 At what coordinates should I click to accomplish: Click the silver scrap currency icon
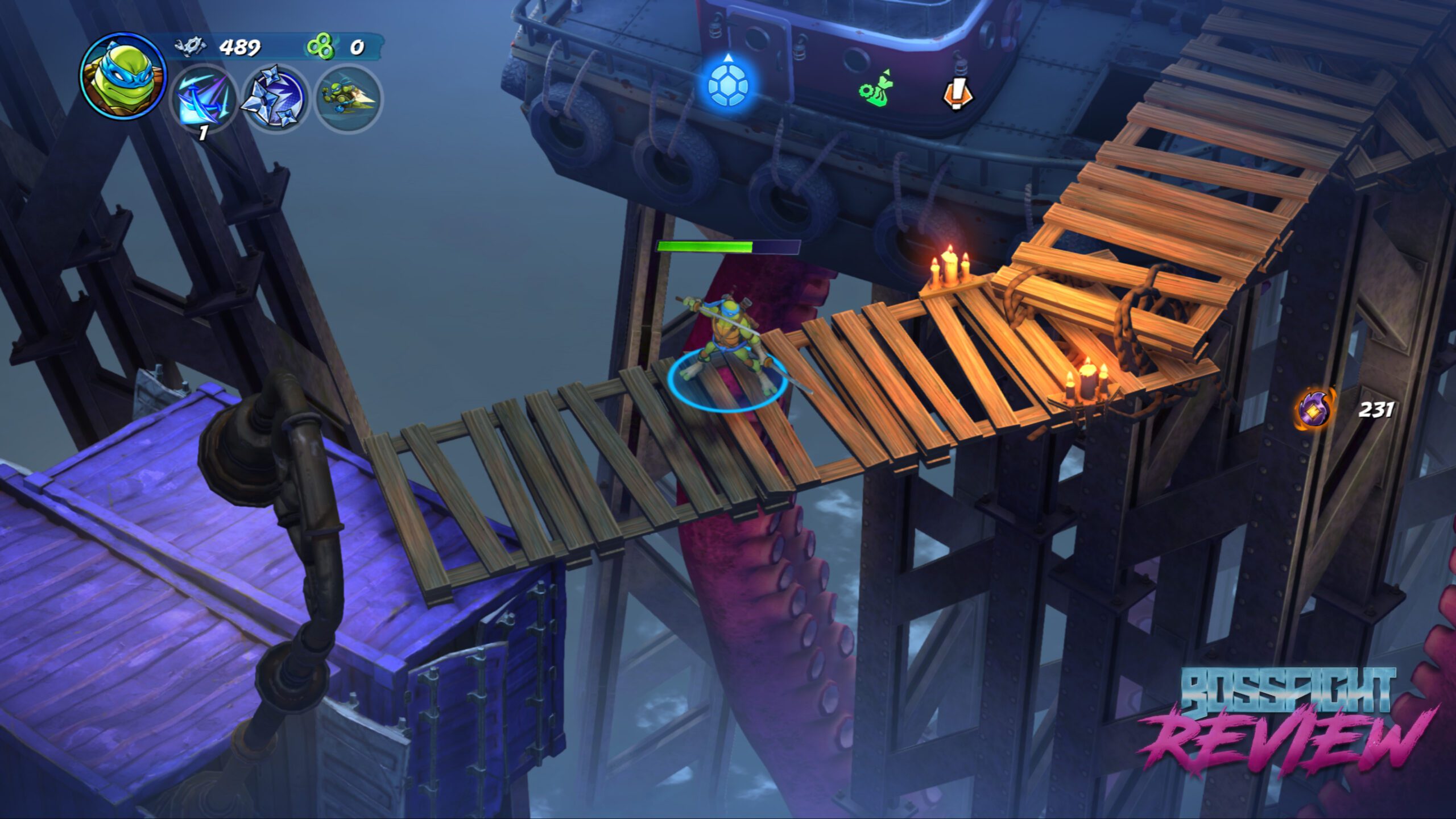pyautogui.click(x=190, y=47)
